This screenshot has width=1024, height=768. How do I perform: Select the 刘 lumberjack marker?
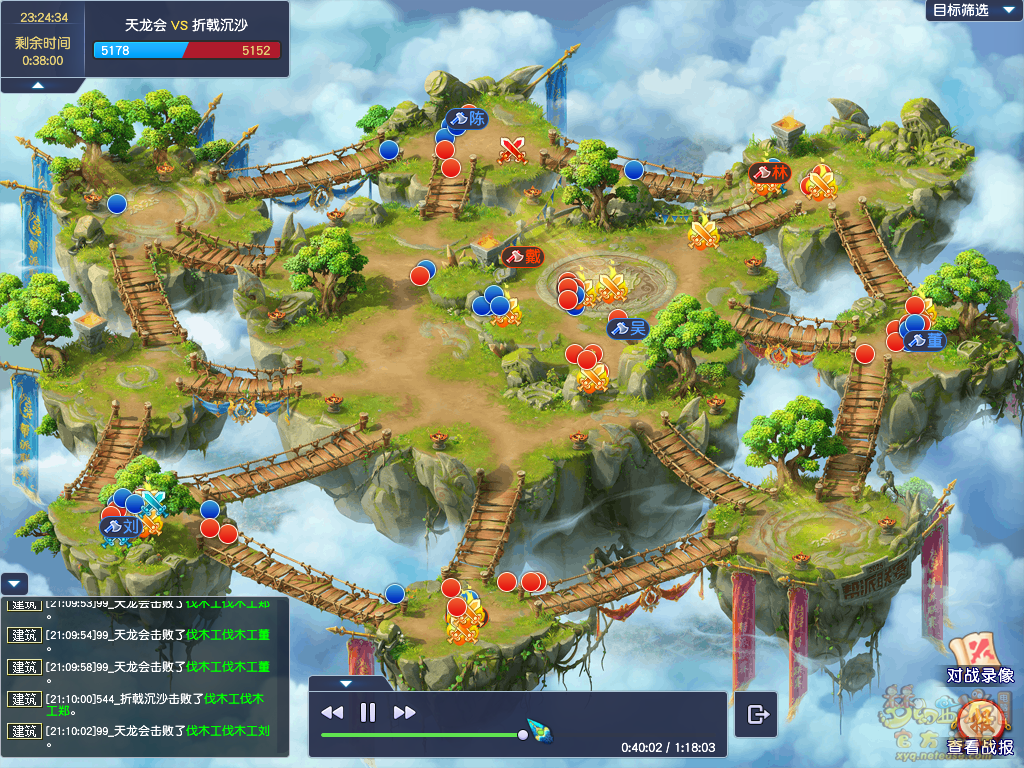(121, 525)
